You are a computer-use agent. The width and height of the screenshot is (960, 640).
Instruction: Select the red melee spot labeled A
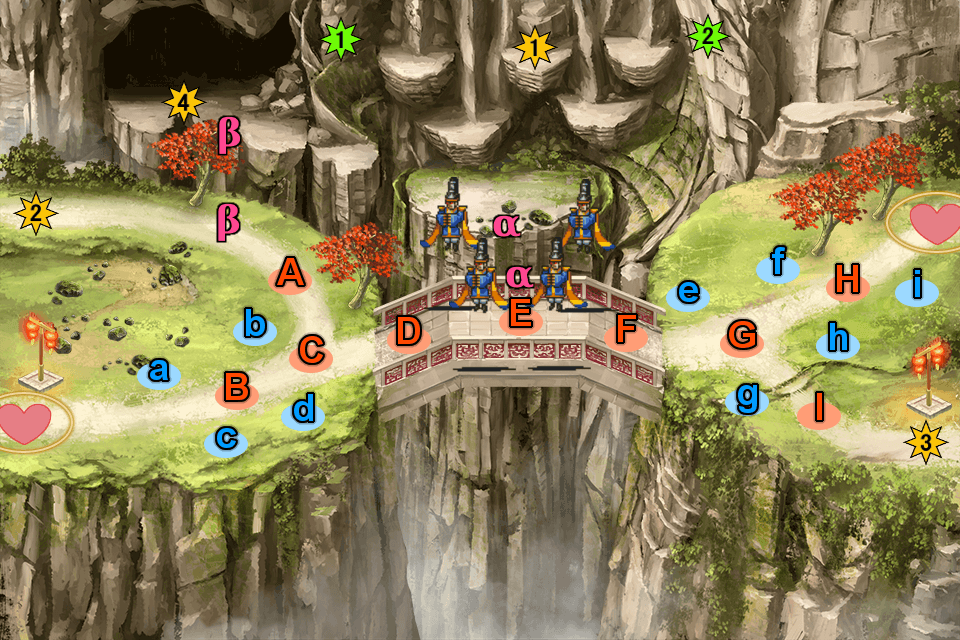289,273
